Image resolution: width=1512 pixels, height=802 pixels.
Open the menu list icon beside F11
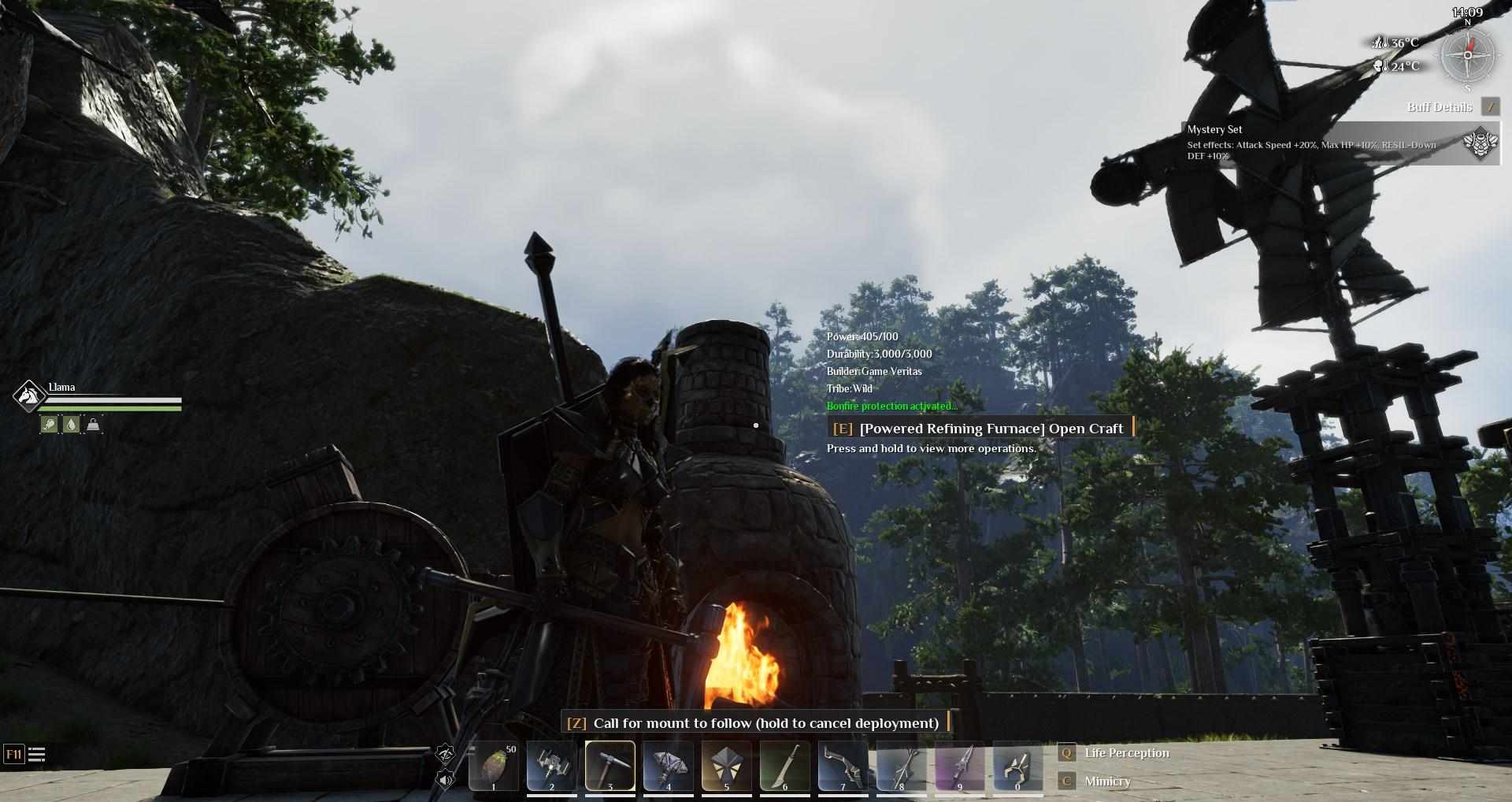tap(36, 755)
